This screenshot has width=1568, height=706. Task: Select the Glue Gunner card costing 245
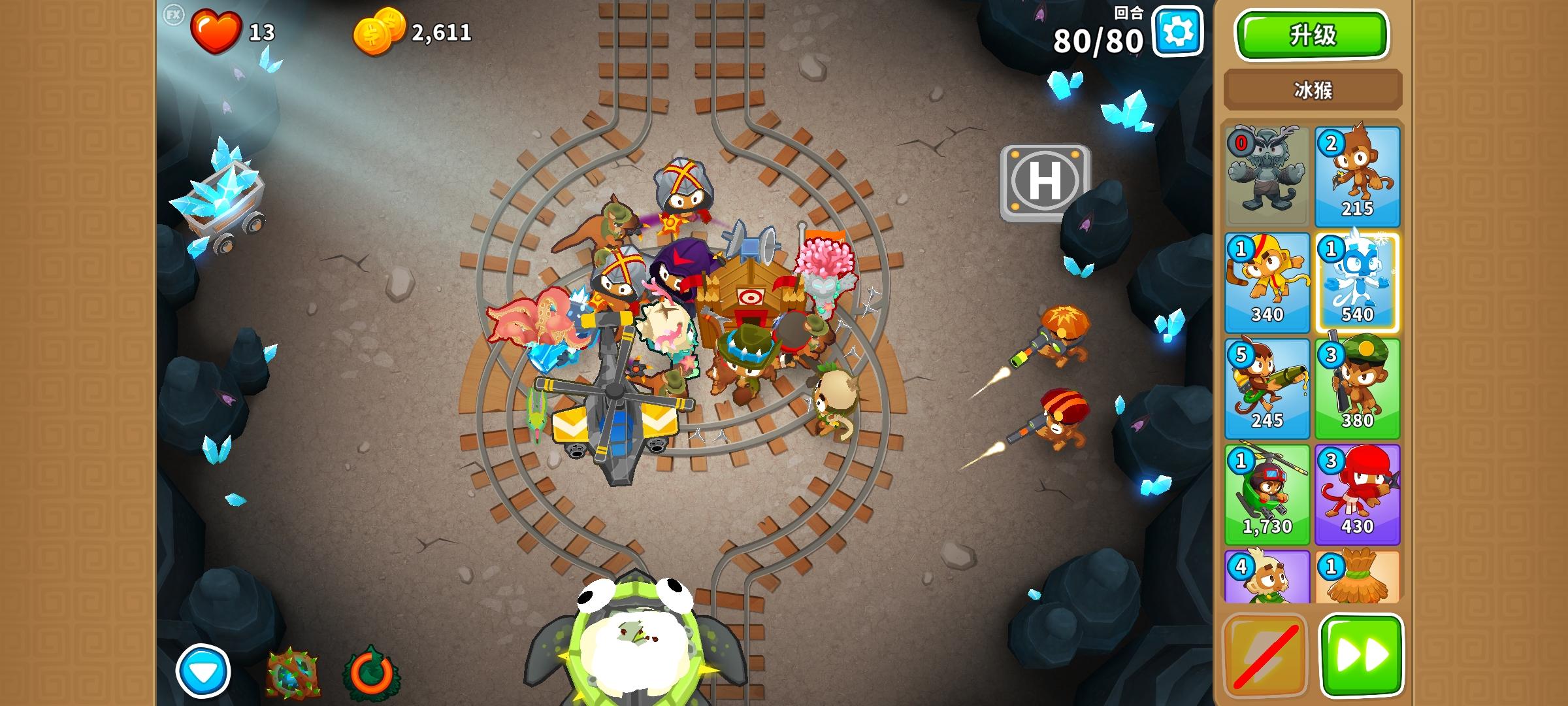(1266, 389)
